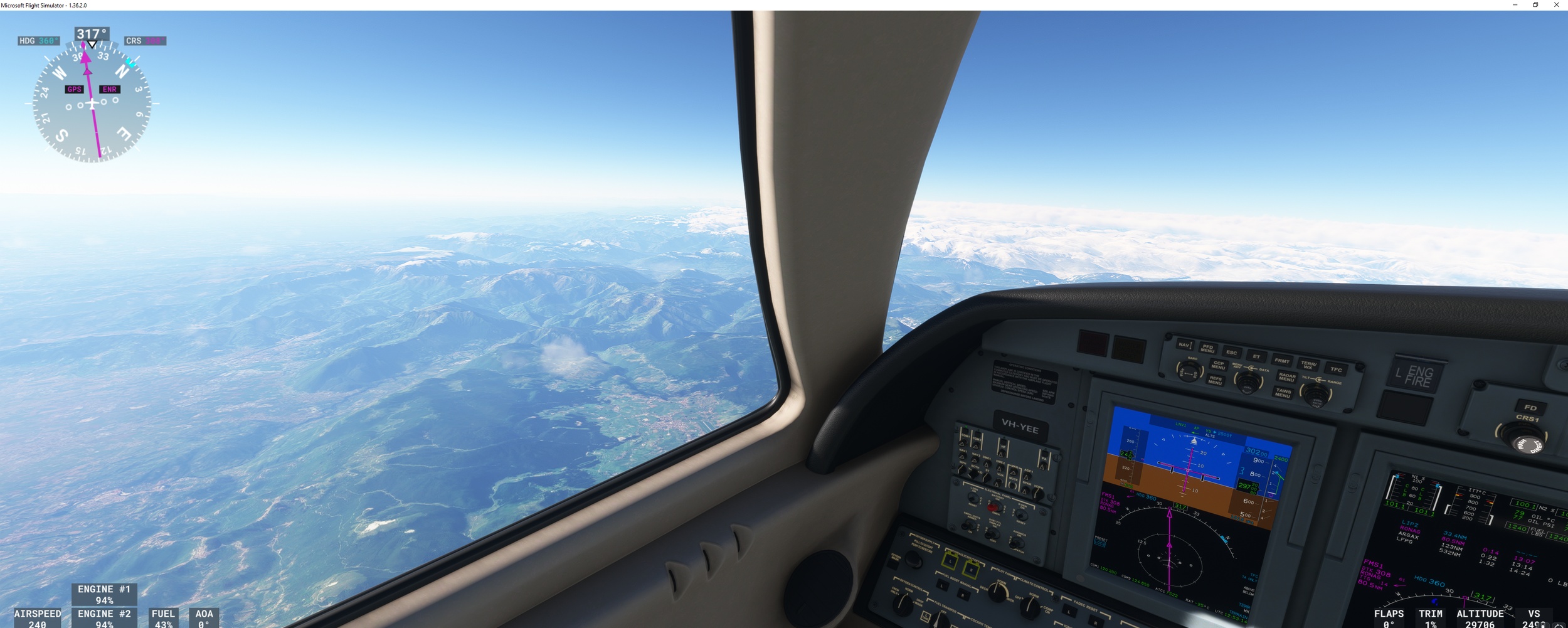Close the Microsoft Flight Simulator window
Viewport: 1568px width, 628px height.
tap(1556, 5)
